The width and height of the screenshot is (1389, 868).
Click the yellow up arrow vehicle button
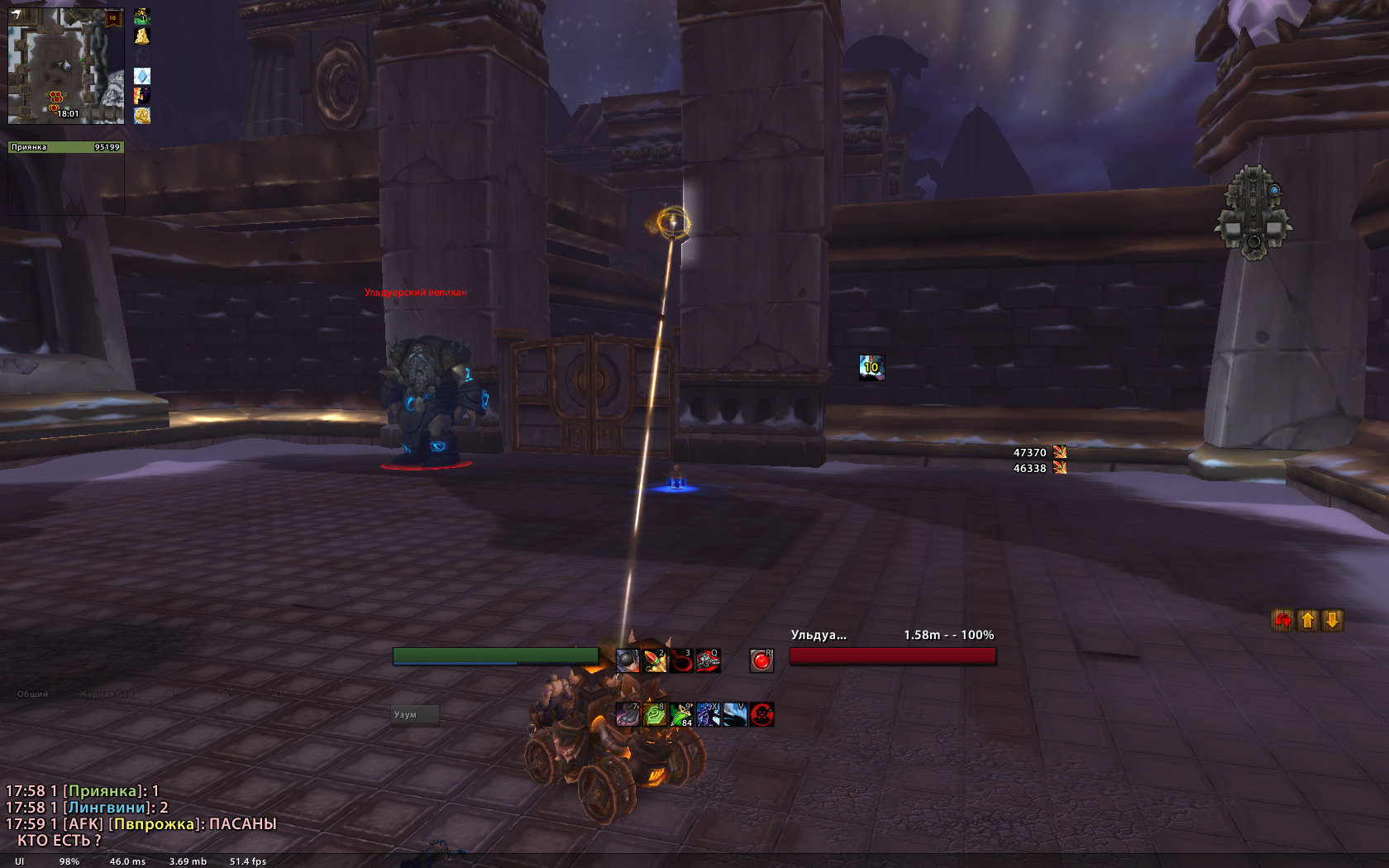click(x=1308, y=620)
